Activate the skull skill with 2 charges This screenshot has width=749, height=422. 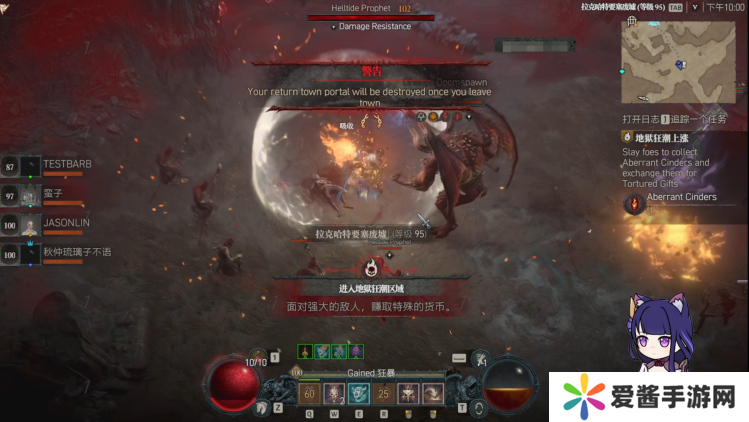pos(334,394)
